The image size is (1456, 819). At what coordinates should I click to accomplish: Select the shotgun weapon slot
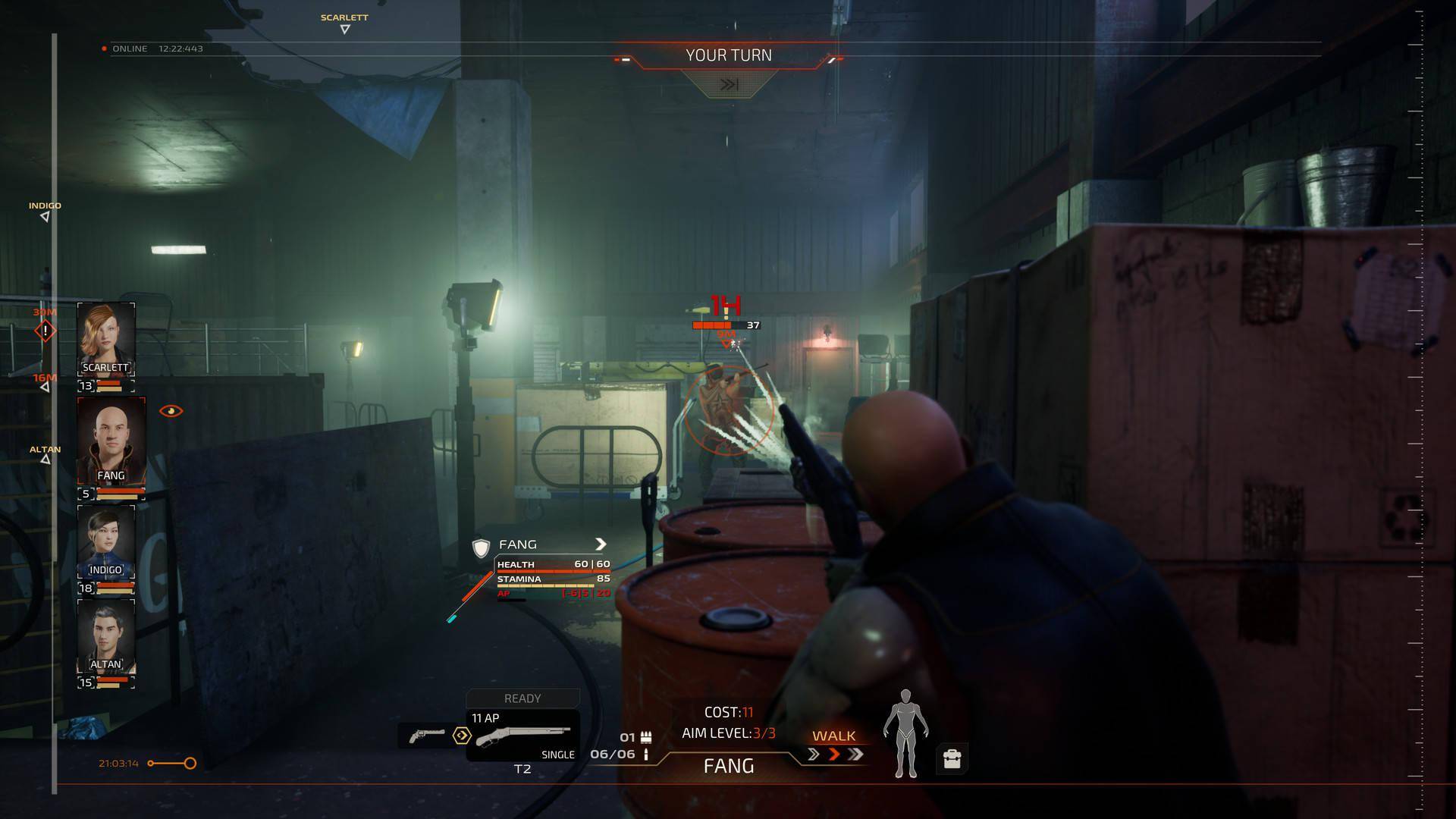[x=522, y=736]
